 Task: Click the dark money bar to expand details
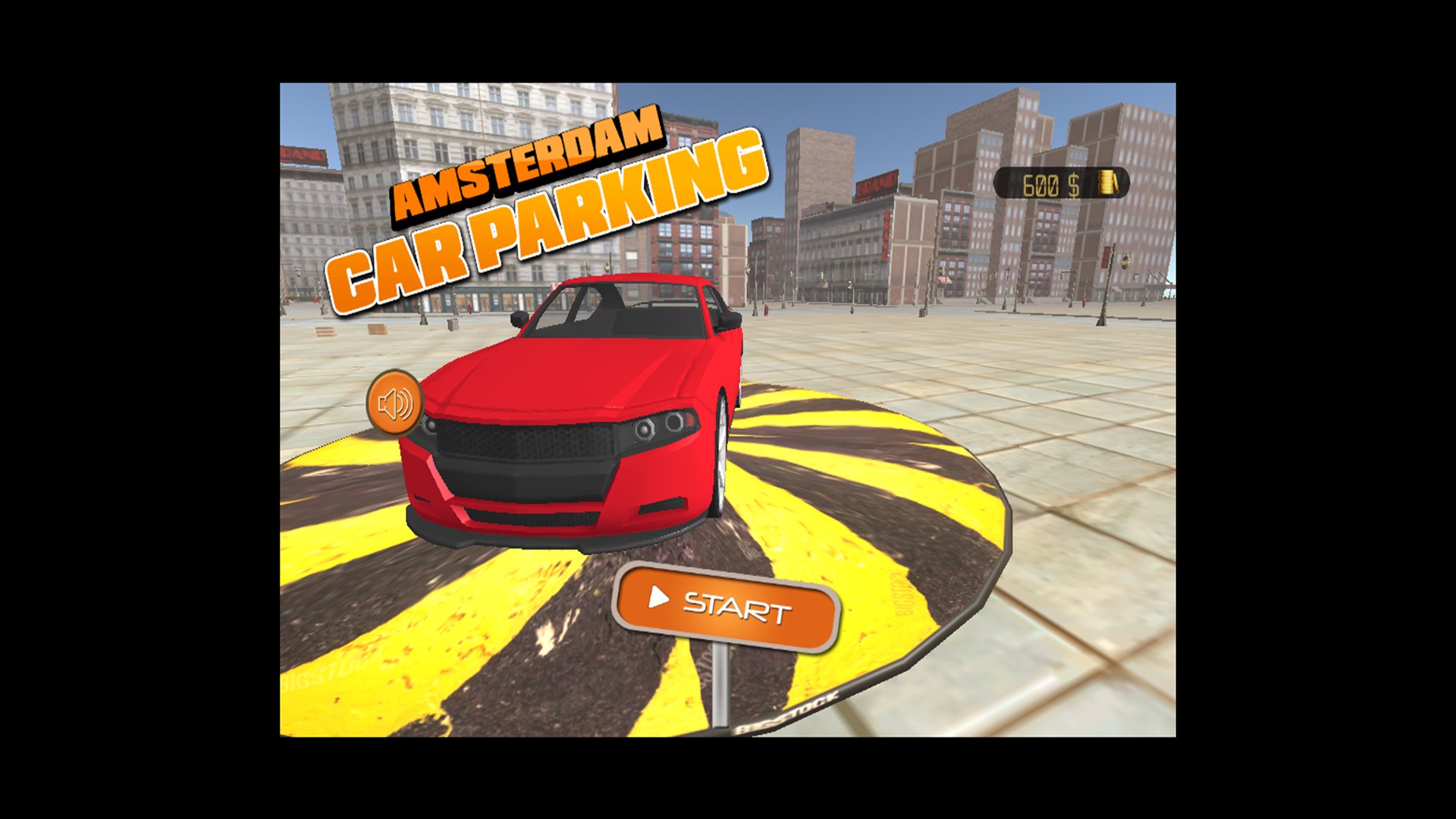click(x=1062, y=182)
